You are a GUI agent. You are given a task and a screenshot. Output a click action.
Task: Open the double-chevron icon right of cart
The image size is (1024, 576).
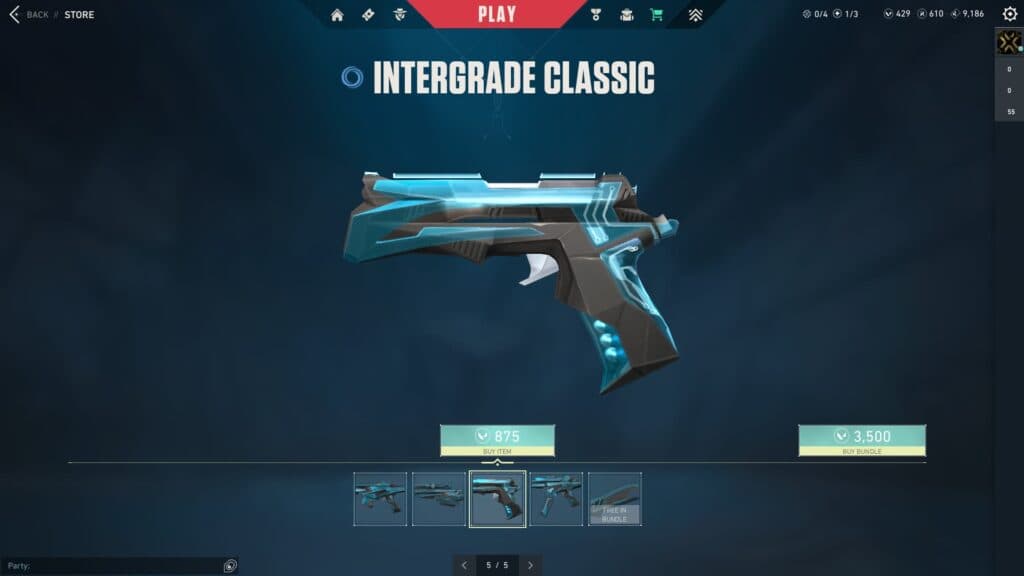coord(696,15)
